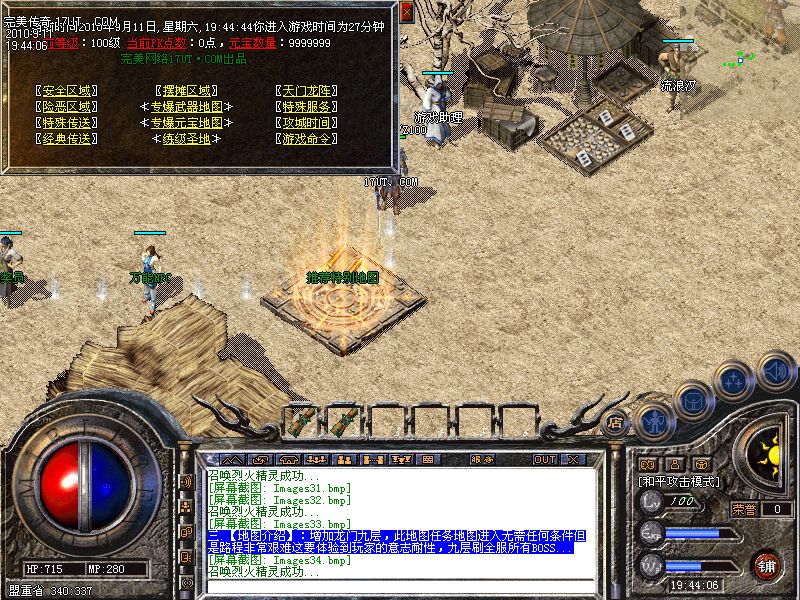
Task: Select 特殊服务 in the menu
Action: [306, 106]
